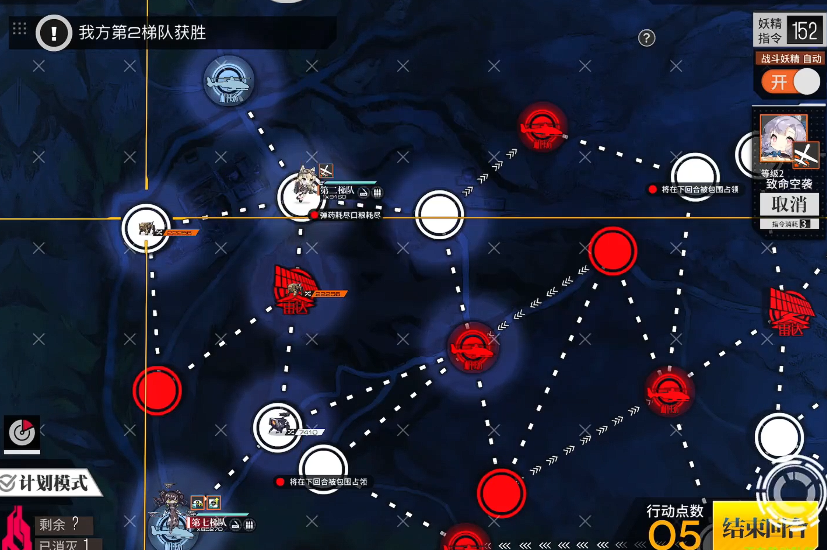Open the question mark help icon

[x=647, y=38]
